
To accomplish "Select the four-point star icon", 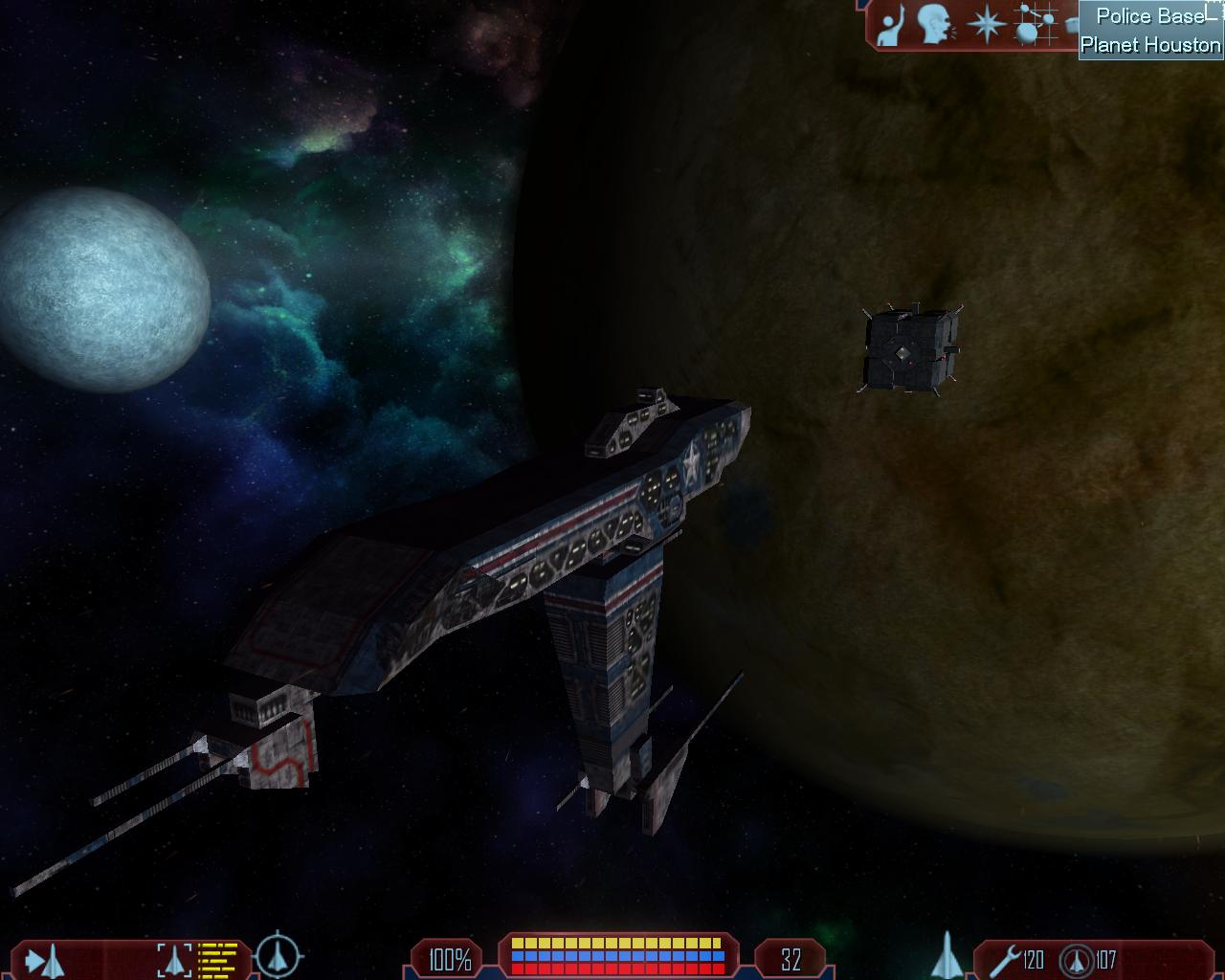I will 984,25.
